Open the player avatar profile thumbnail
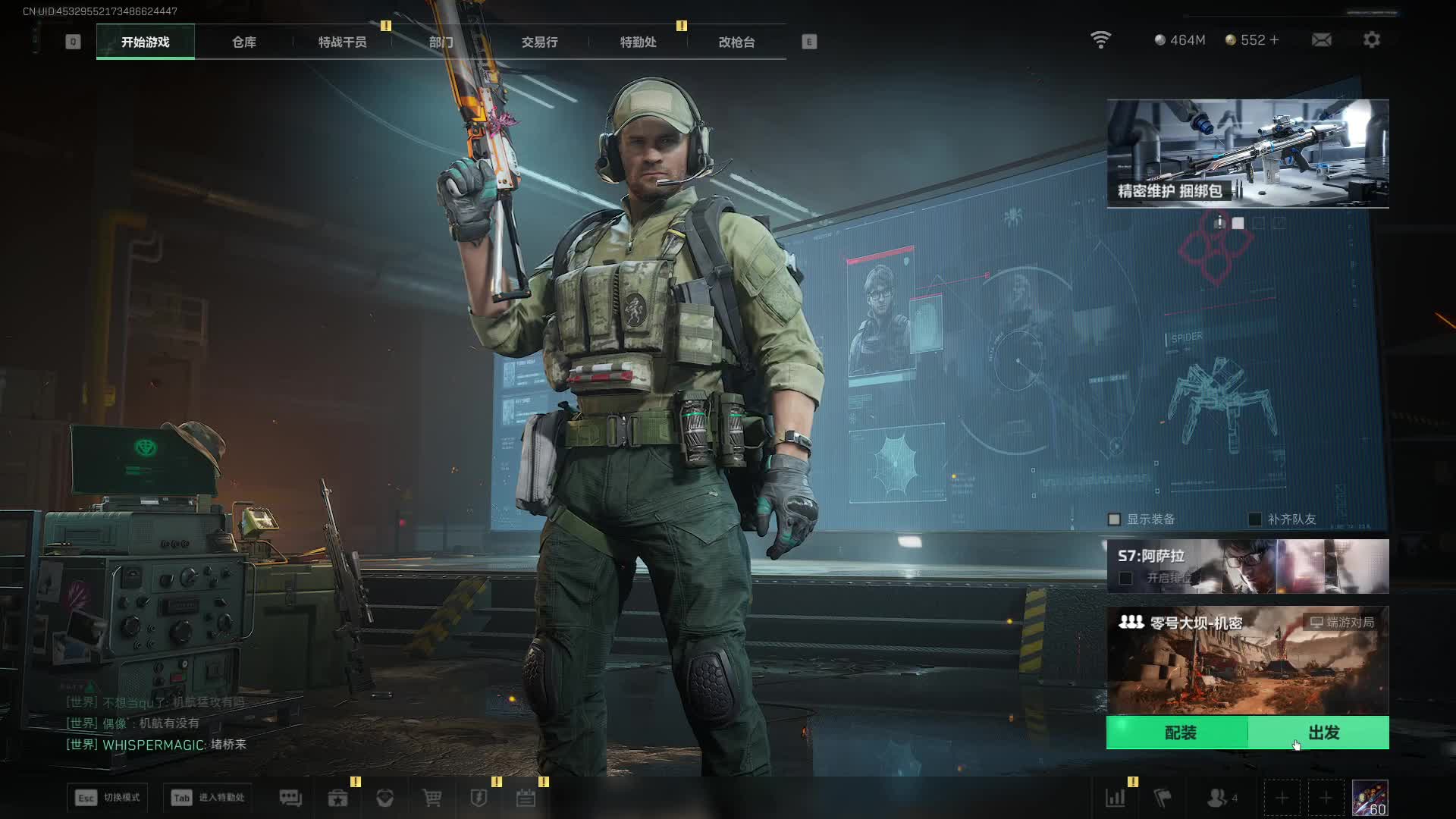This screenshot has height=819, width=1456. (1370, 798)
